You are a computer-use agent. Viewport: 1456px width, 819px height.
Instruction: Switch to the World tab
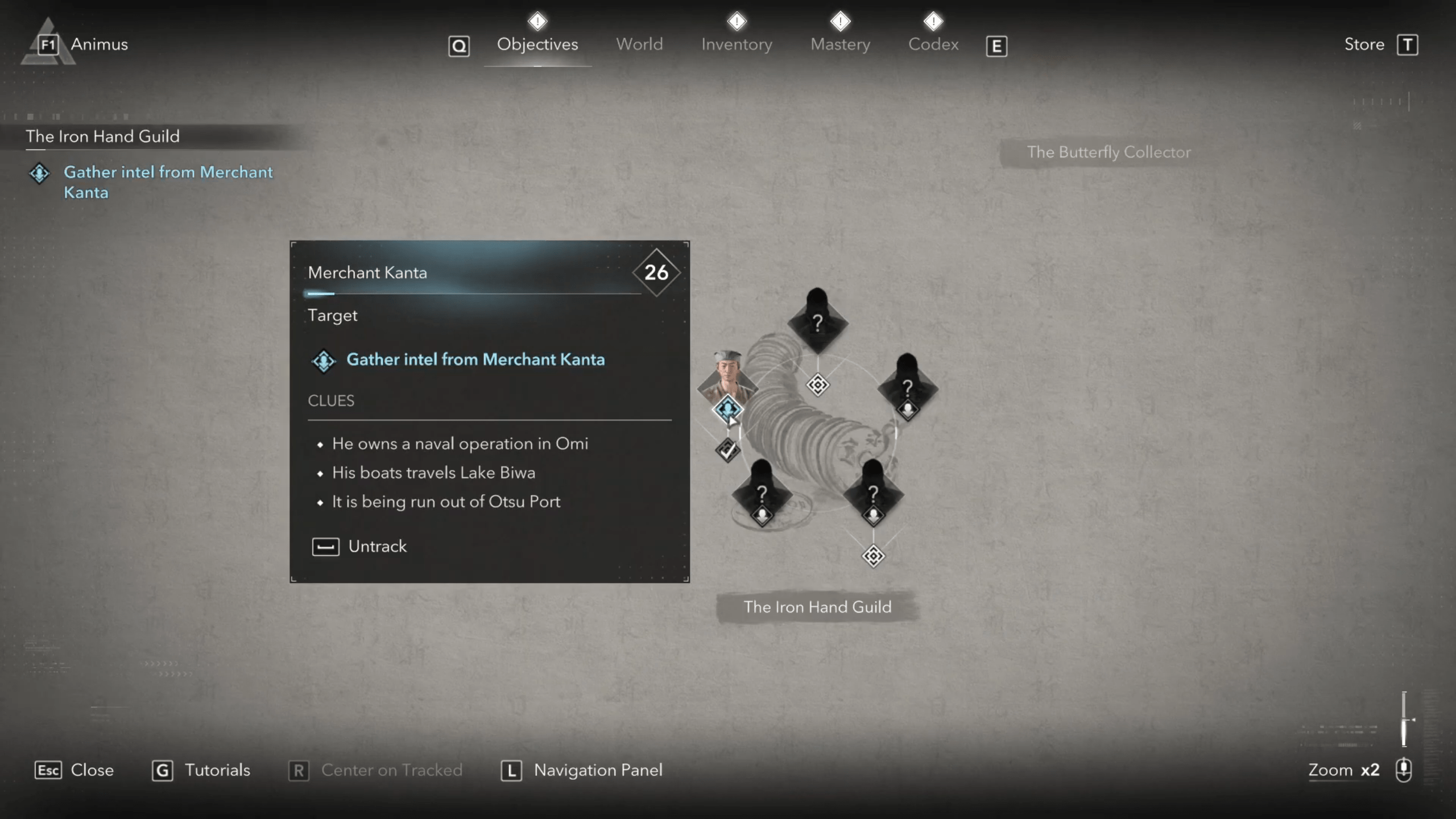tap(639, 44)
